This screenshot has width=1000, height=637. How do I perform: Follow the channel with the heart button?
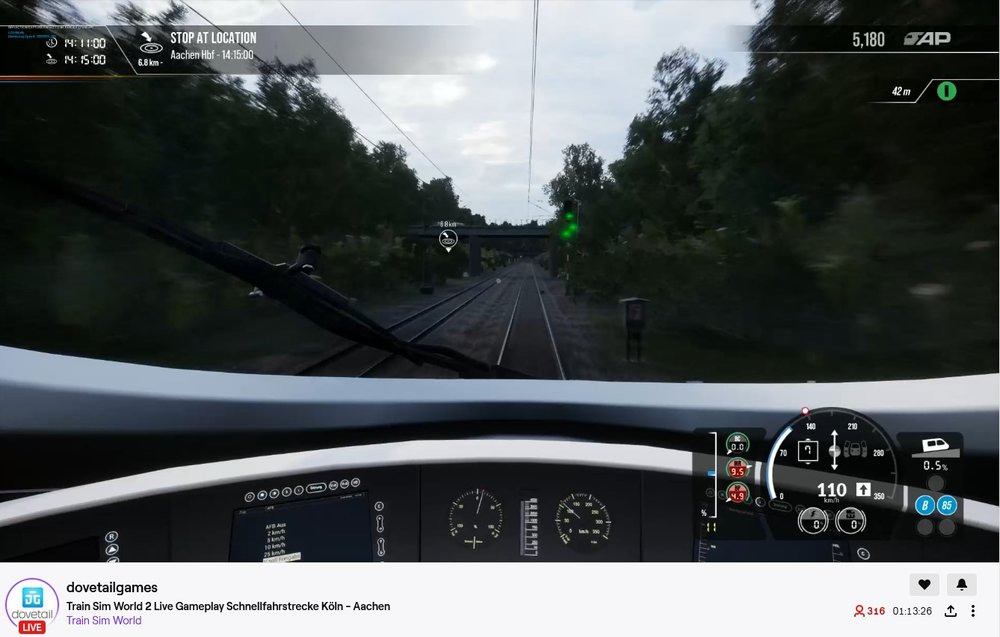[x=924, y=584]
